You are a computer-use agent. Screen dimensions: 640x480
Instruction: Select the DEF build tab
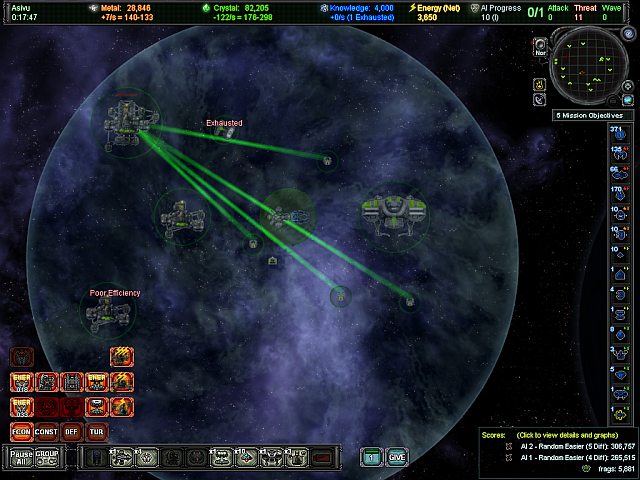point(72,432)
